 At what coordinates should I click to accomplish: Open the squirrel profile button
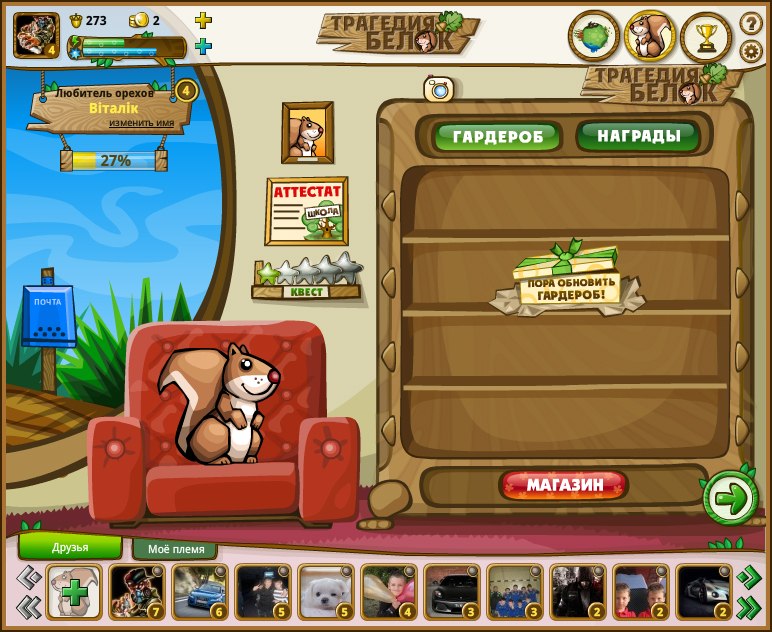tap(650, 37)
